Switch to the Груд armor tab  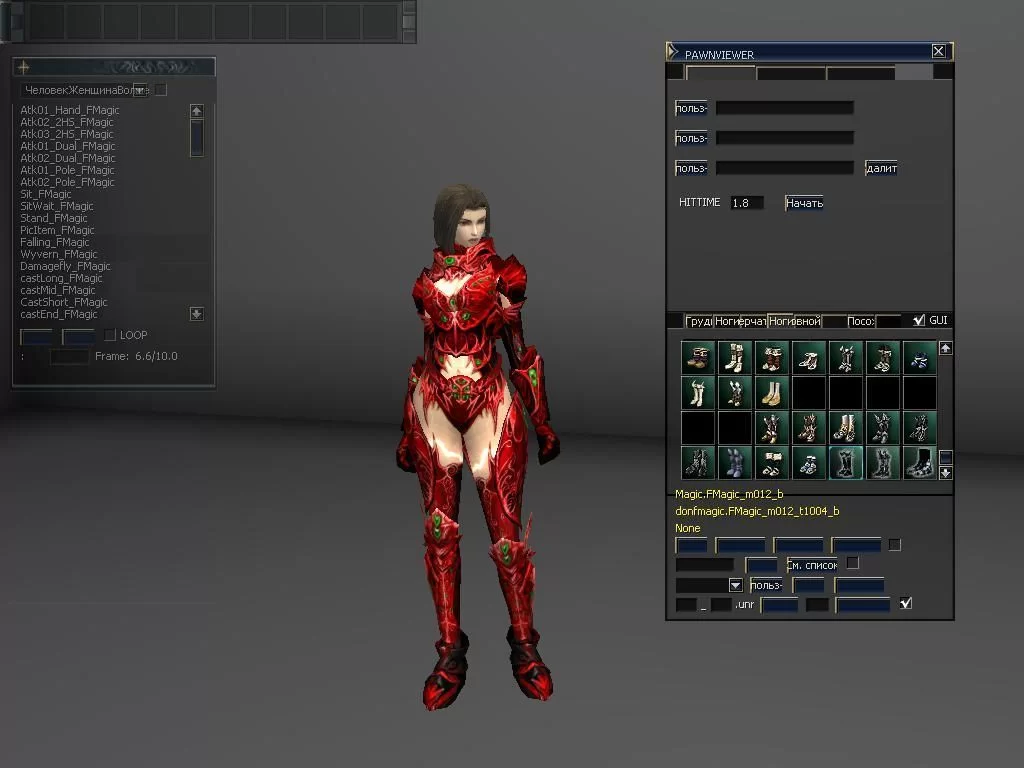point(699,321)
